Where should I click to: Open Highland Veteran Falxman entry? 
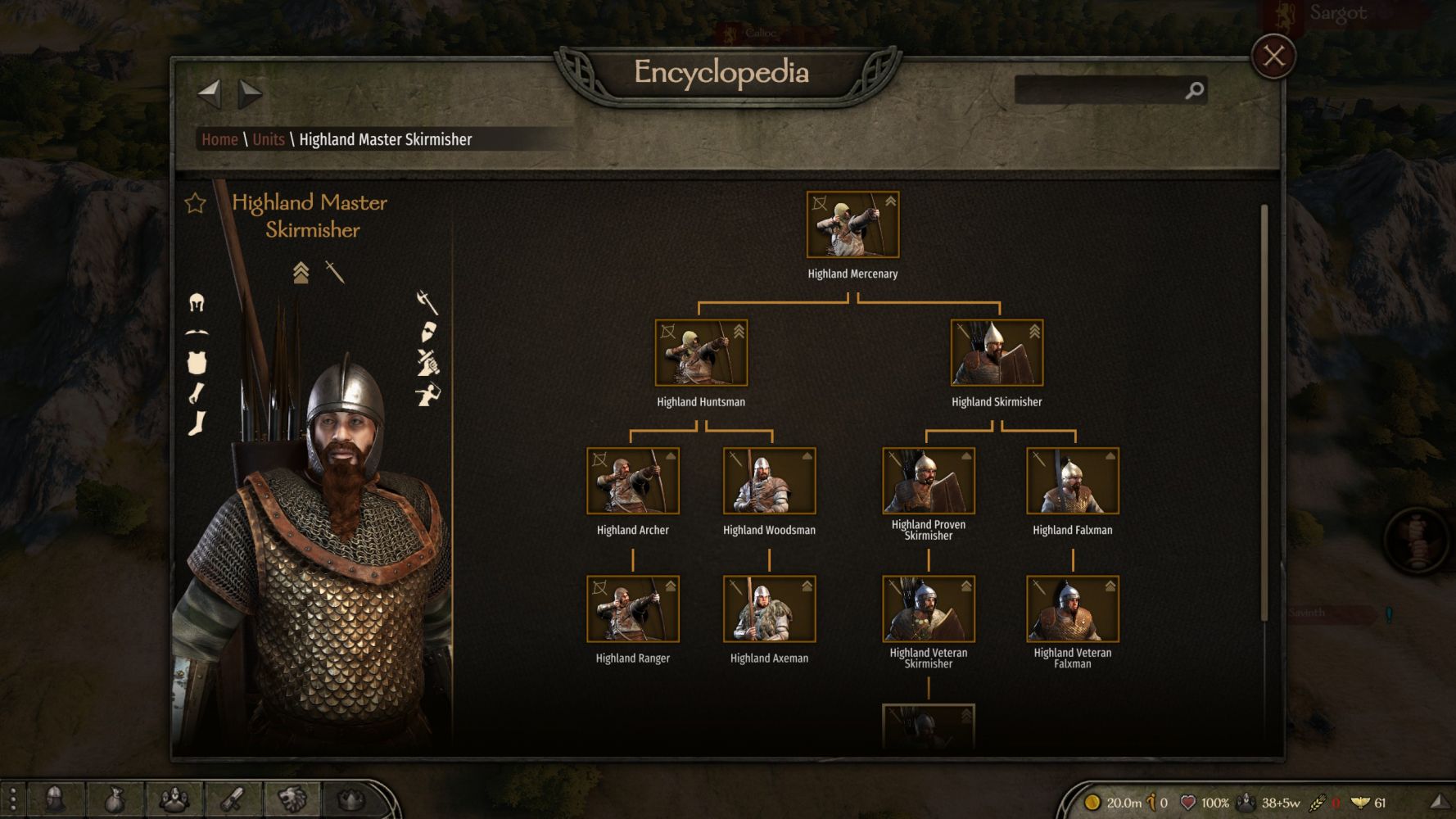(1073, 609)
